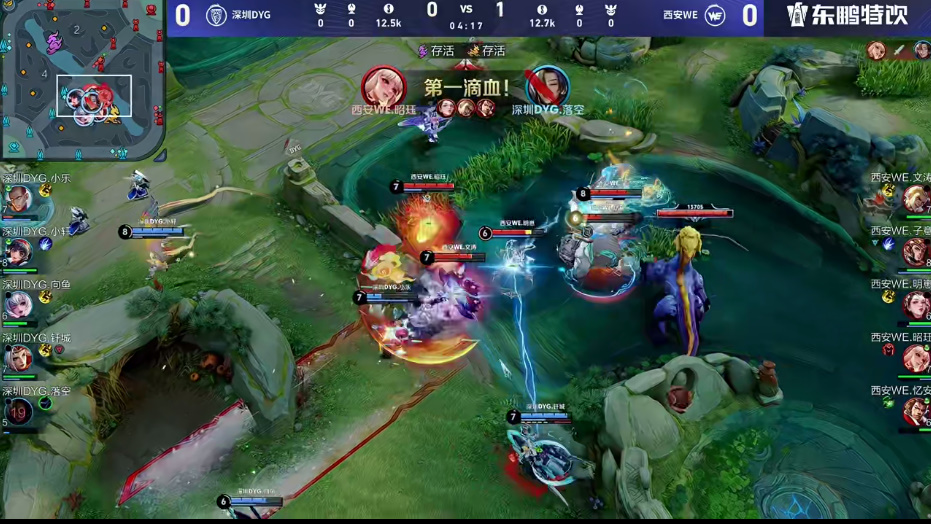This screenshot has height=524, width=931.
Task: Select DYG player 落空's dead hero portrait
Action: (x=19, y=411)
